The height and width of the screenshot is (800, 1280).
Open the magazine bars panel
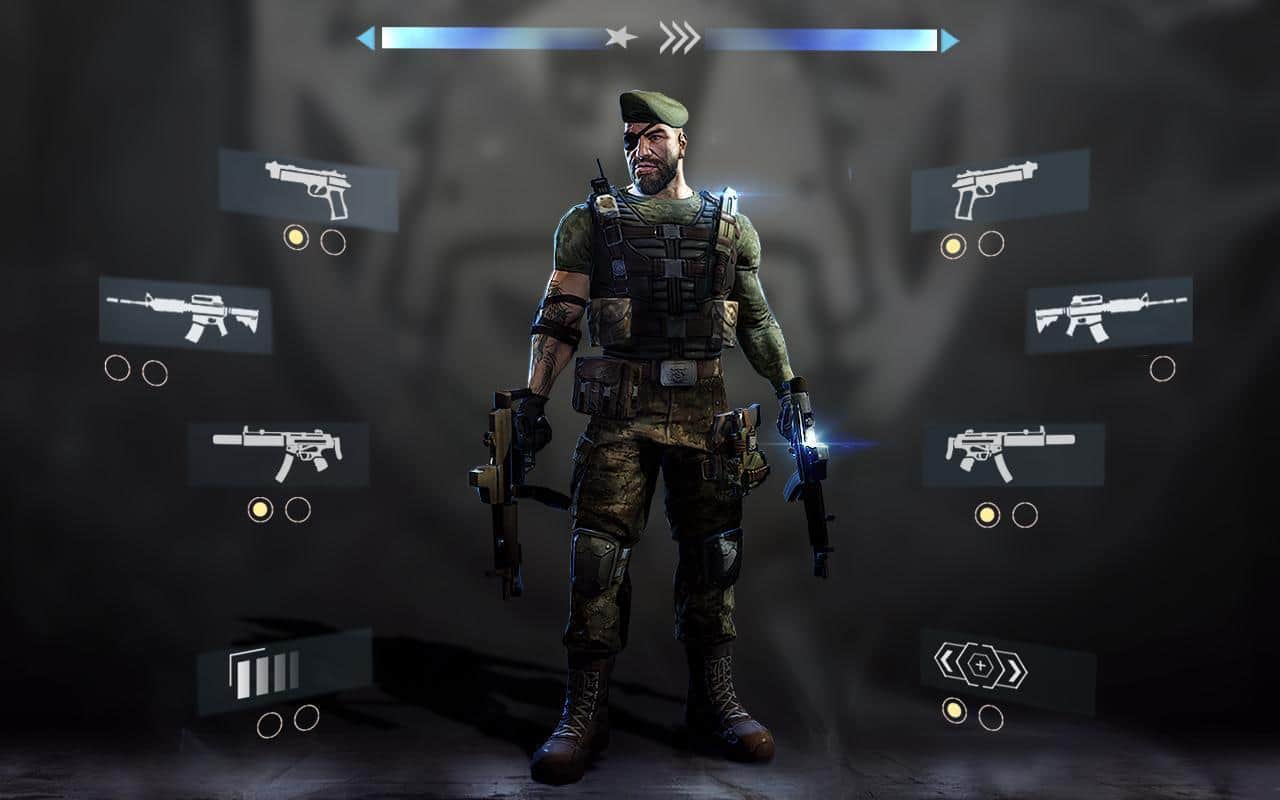click(x=284, y=671)
